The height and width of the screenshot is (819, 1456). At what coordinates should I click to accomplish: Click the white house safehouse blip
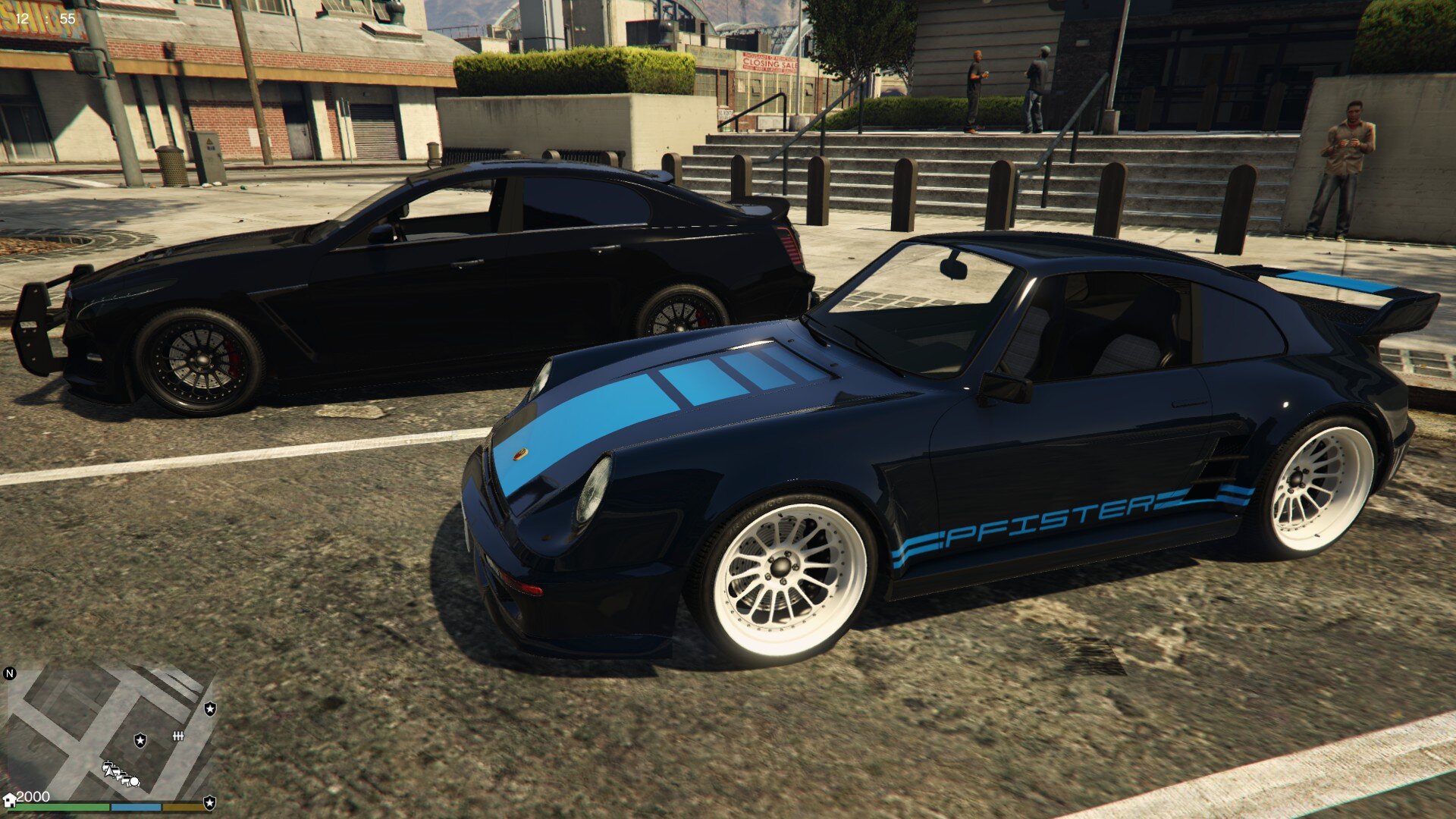pyautogui.click(x=10, y=800)
